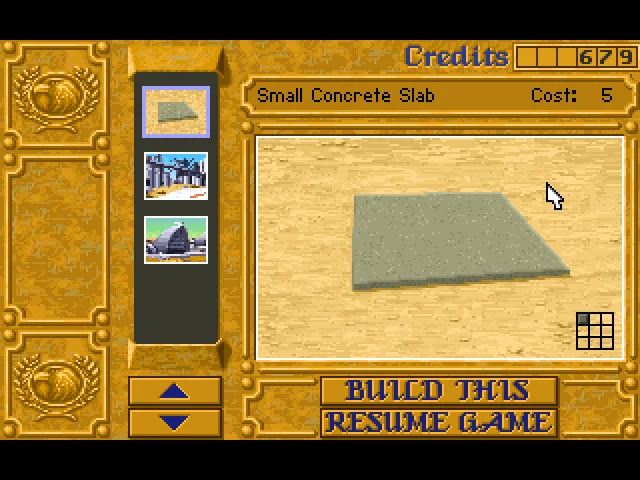
Task: Click the BUILD THIS button
Action: tap(438, 391)
